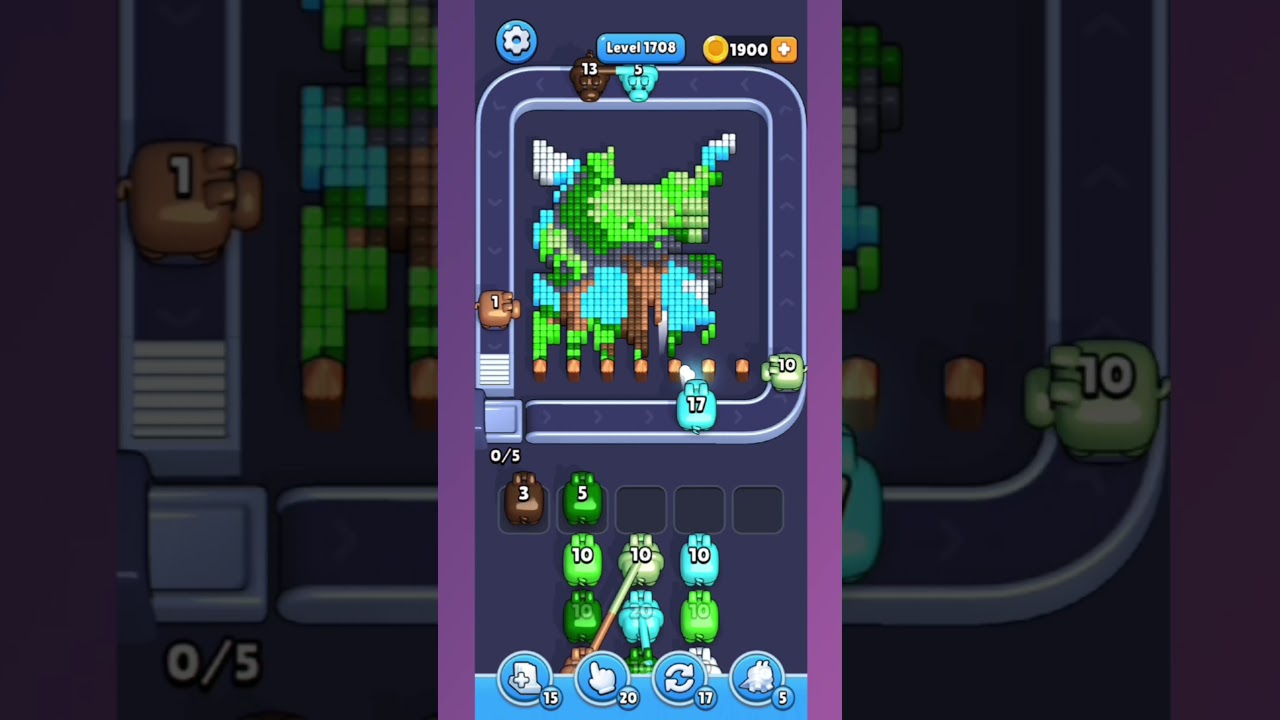Open the settings gear

pos(517,41)
